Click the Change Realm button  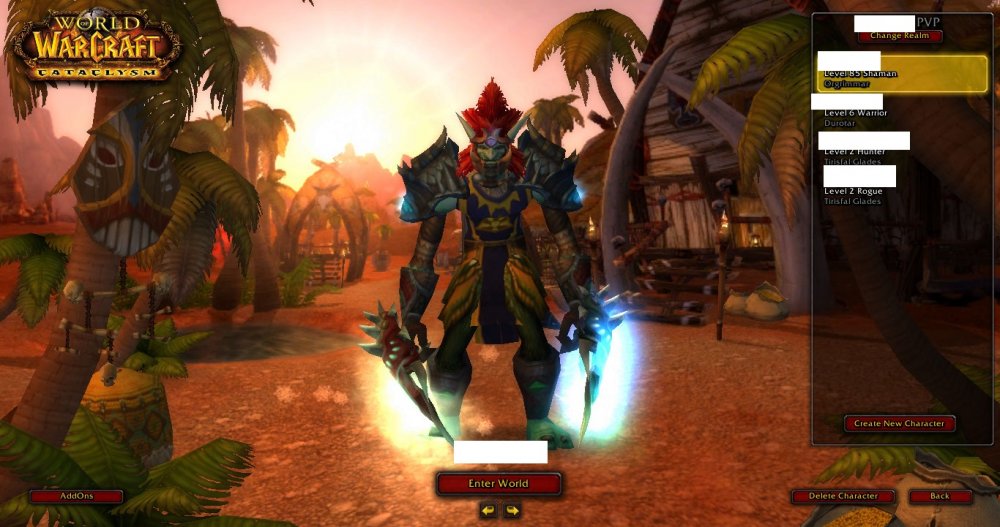click(899, 36)
